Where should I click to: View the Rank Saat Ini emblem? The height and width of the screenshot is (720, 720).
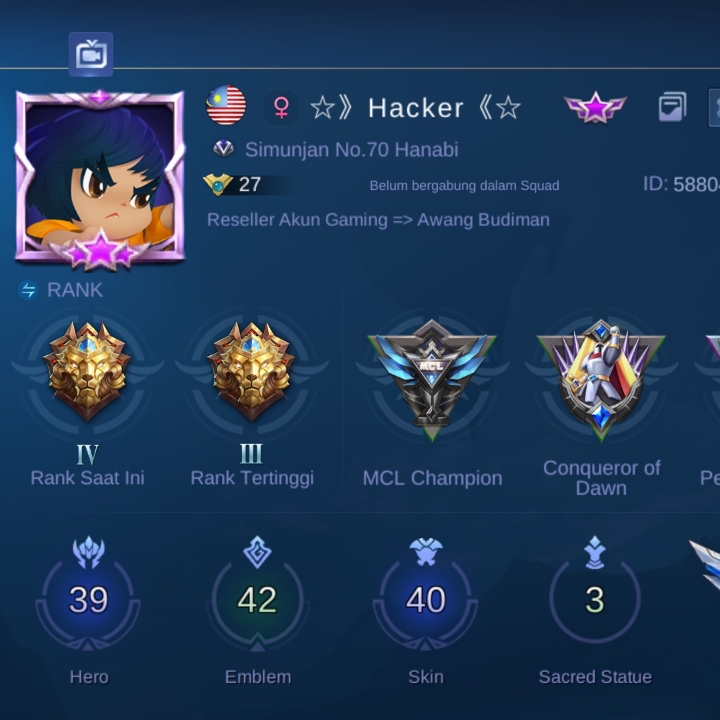(87, 371)
